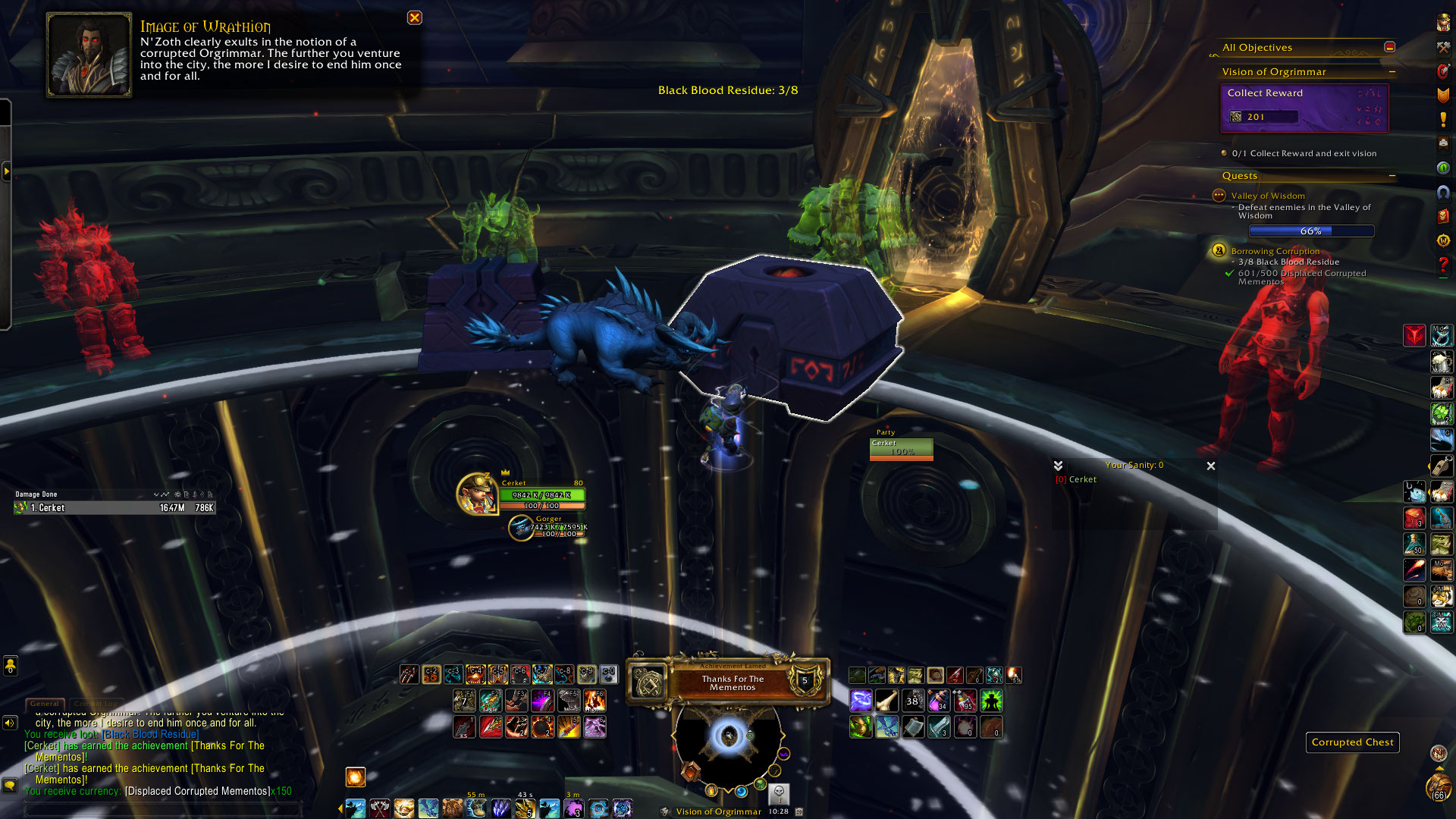Switch to the Combat Log chat tab
The image size is (1456, 819).
pos(96,704)
